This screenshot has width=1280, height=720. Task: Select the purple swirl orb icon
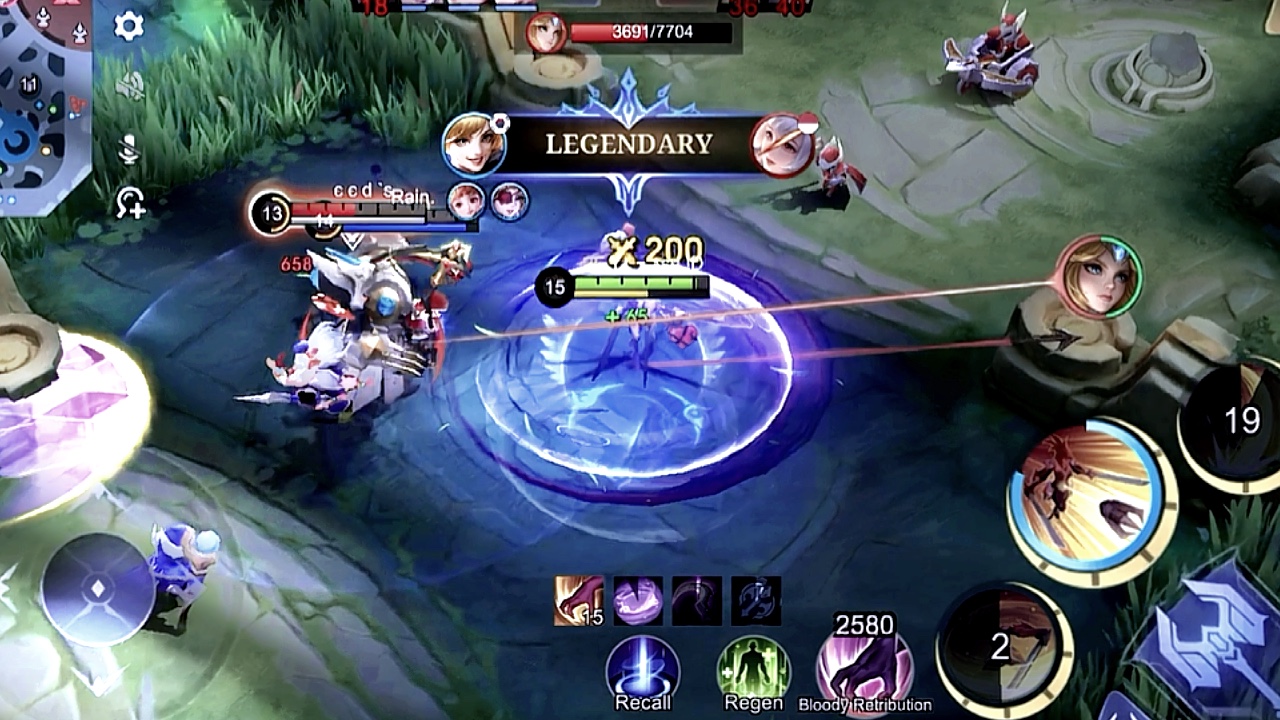click(x=638, y=601)
